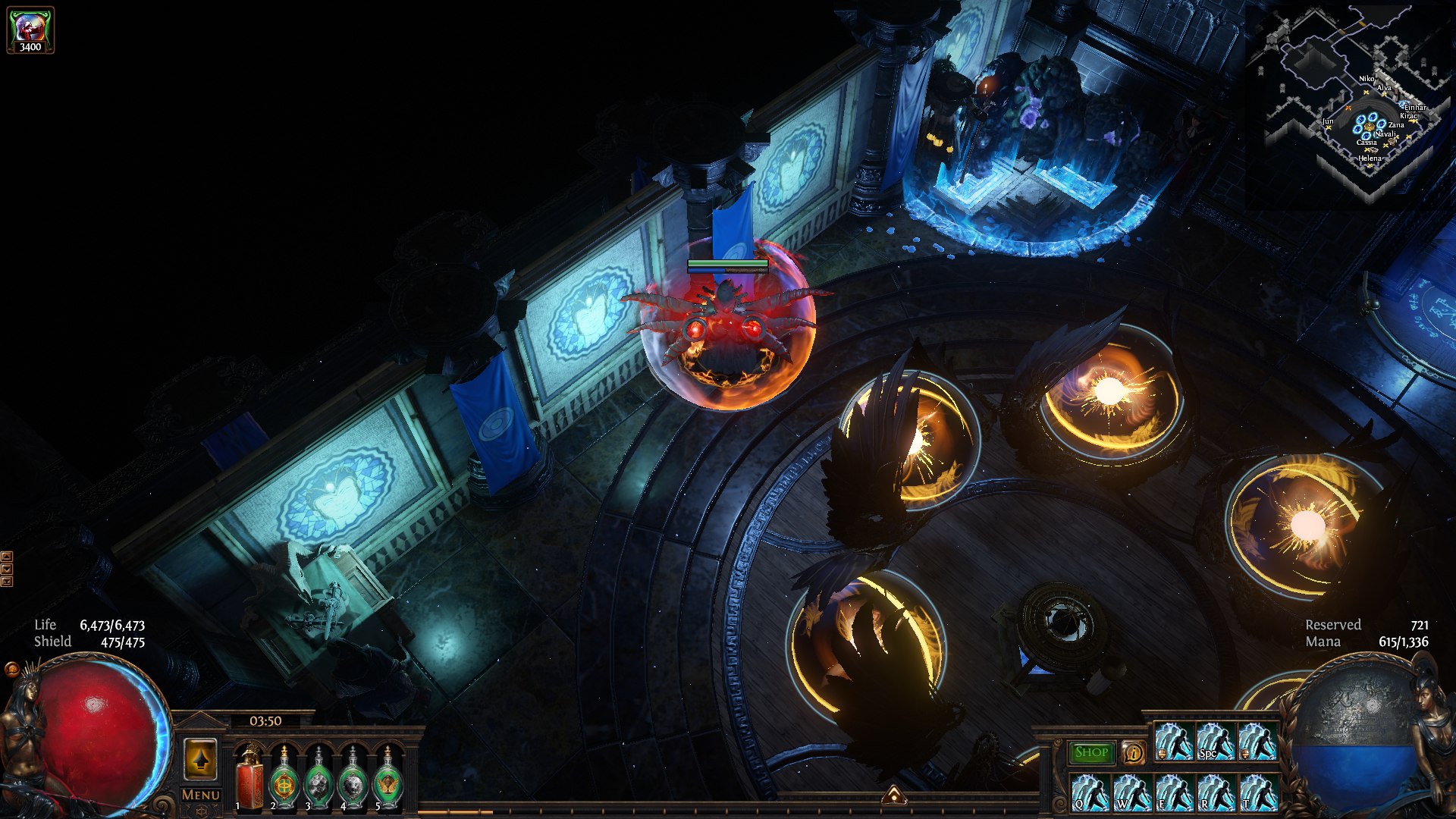
Task: Select the skill slot bound to T
Action: pos(1257,792)
